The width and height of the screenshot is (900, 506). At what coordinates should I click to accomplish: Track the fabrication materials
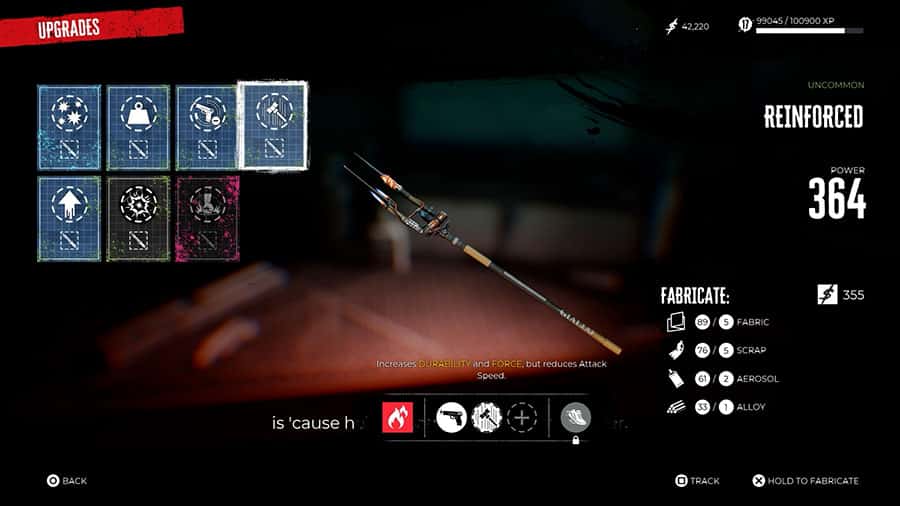pos(697,481)
